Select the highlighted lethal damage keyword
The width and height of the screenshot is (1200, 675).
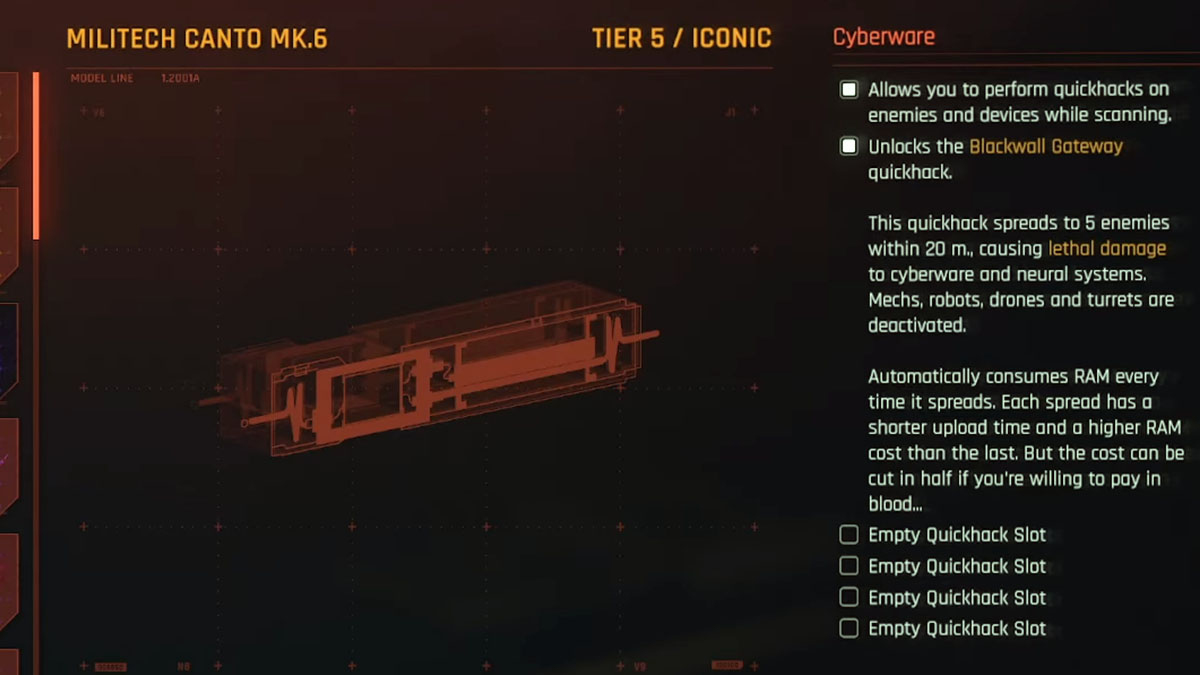[x=1106, y=248]
